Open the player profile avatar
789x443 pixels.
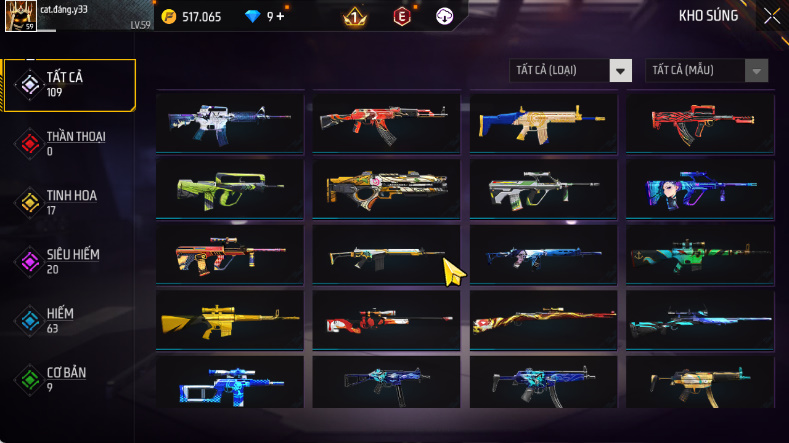[x=22, y=15]
